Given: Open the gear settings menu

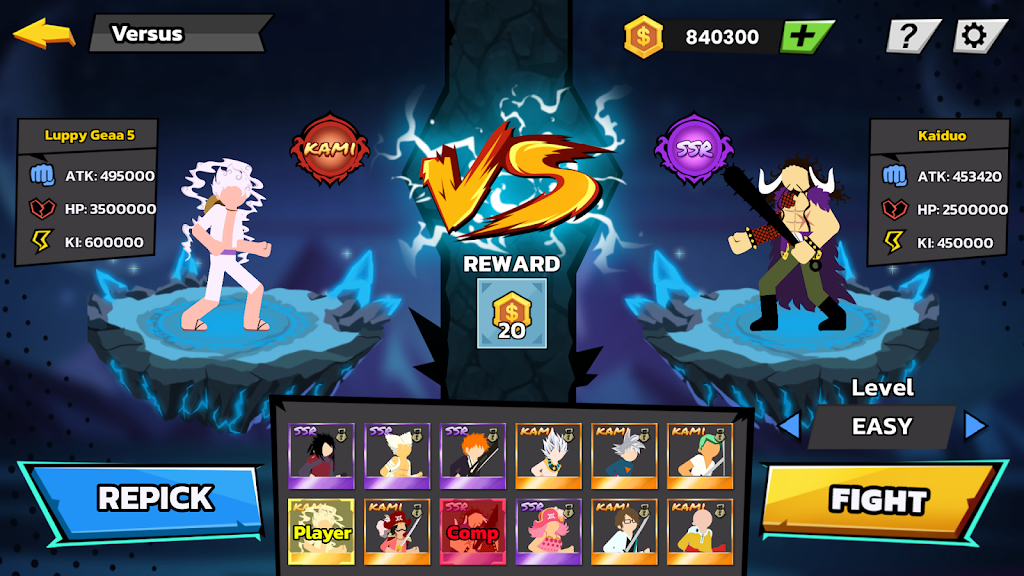Looking at the screenshot, I should tap(973, 37).
